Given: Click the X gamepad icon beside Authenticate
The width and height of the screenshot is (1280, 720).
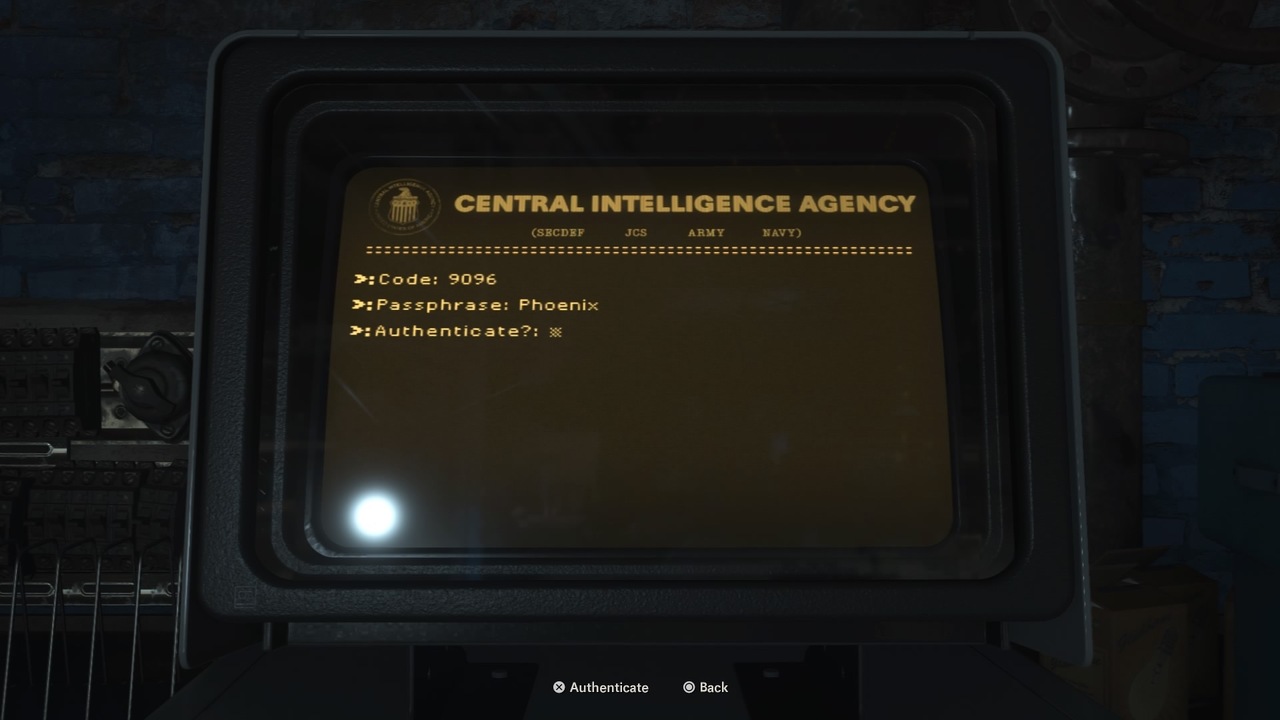Looking at the screenshot, I should click(558, 687).
